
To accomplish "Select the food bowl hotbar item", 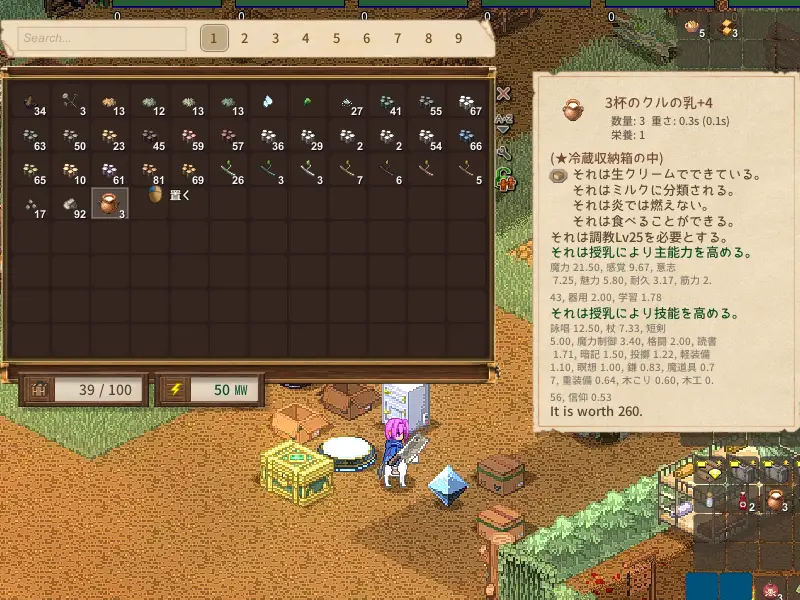I will click(694, 27).
